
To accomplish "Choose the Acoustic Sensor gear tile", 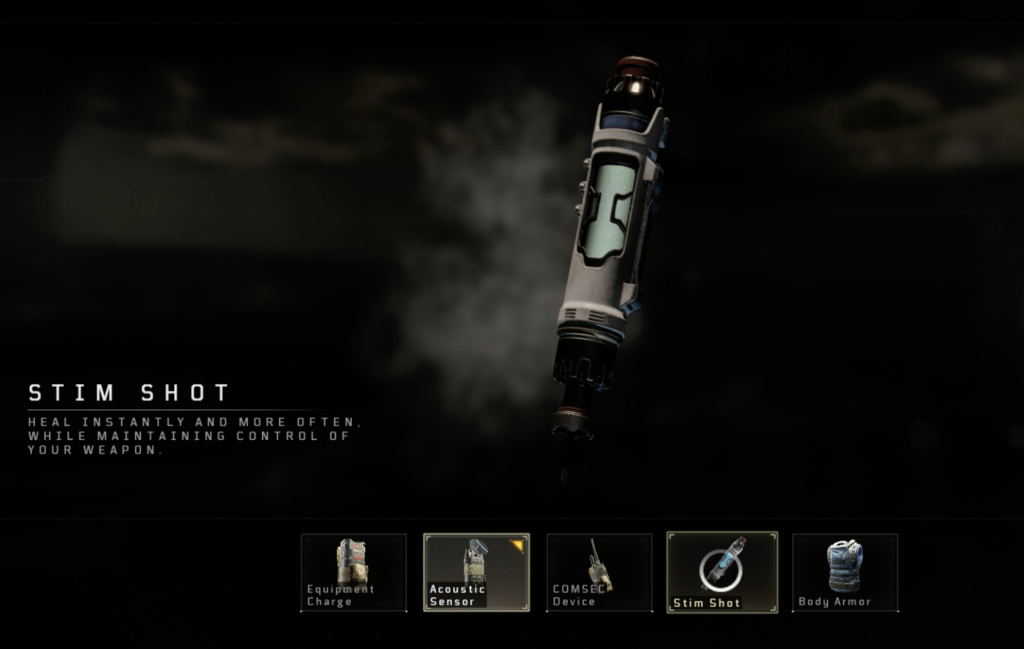I will (x=476, y=571).
